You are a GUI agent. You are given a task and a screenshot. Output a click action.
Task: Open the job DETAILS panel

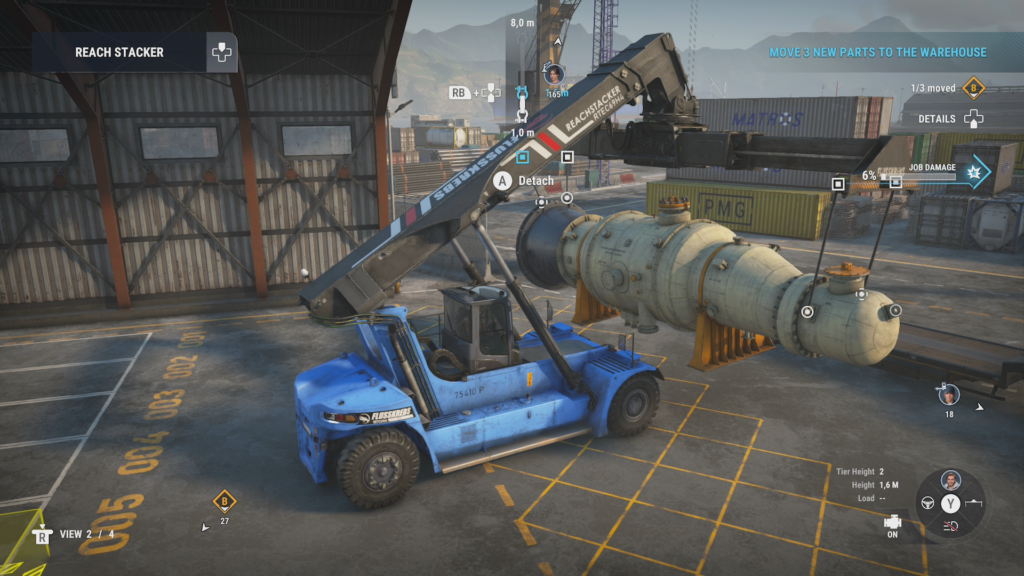[x=937, y=118]
